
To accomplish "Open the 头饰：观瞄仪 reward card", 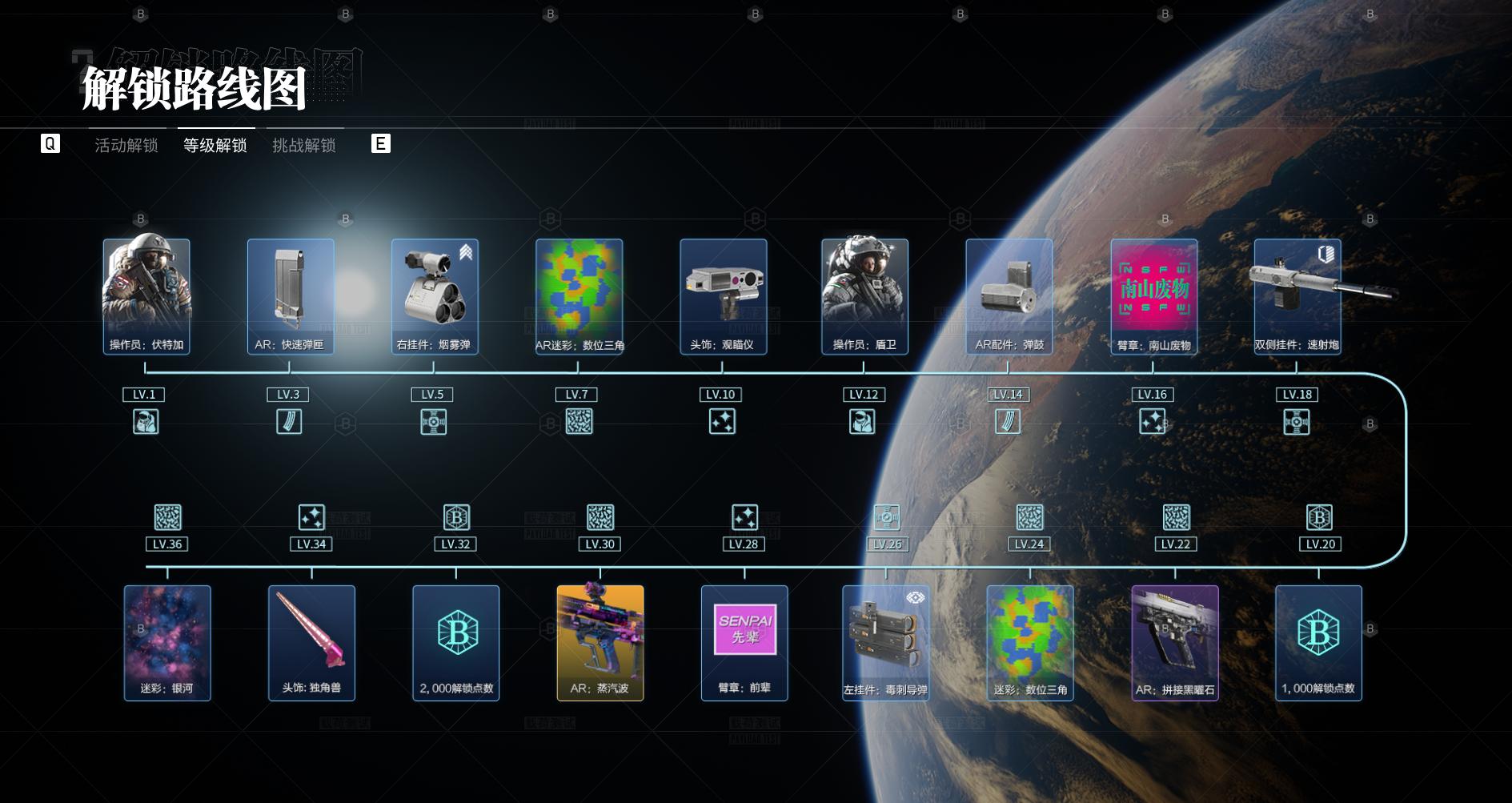I will pyautogui.click(x=723, y=296).
